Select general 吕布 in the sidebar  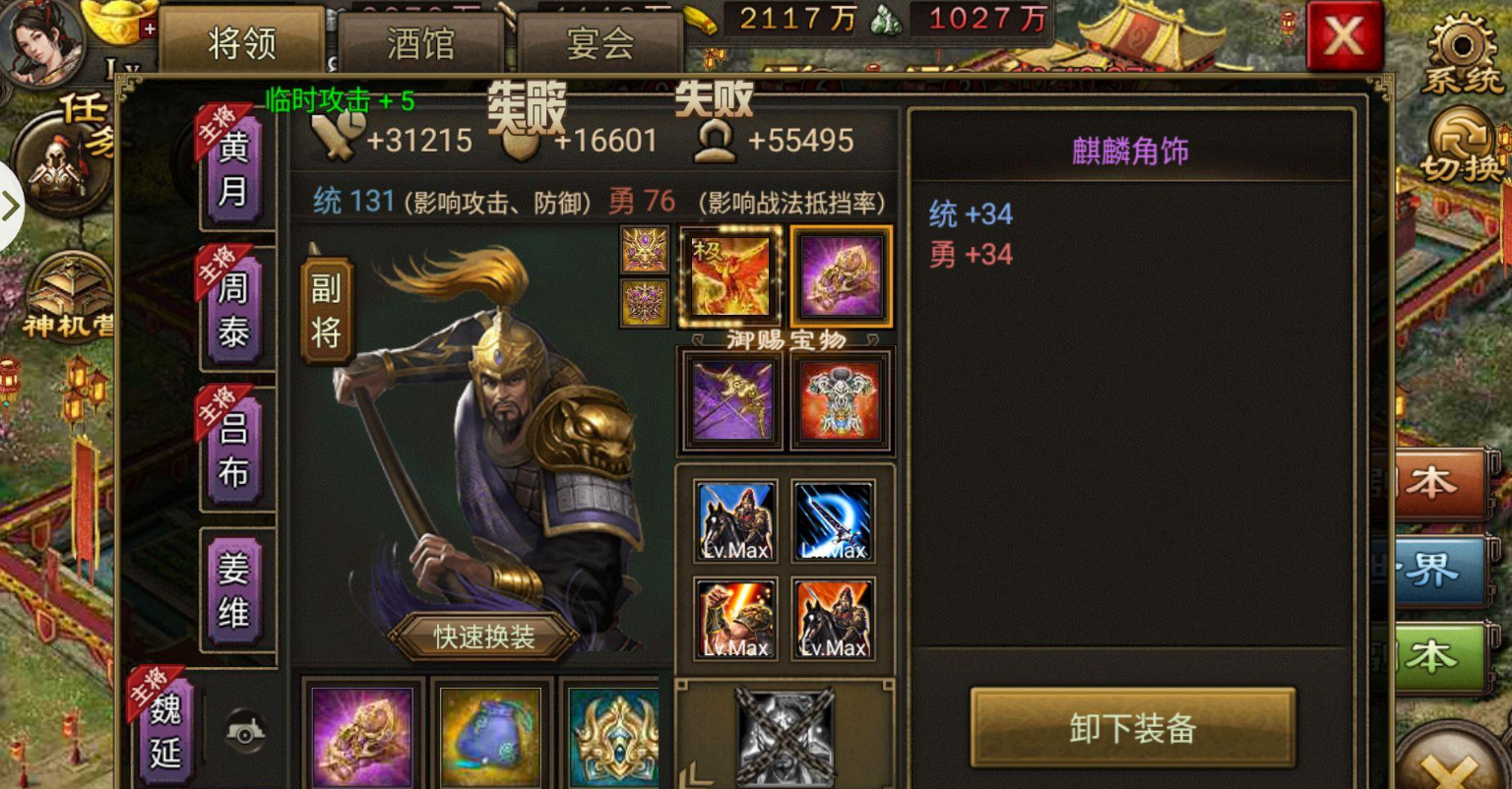pos(235,448)
